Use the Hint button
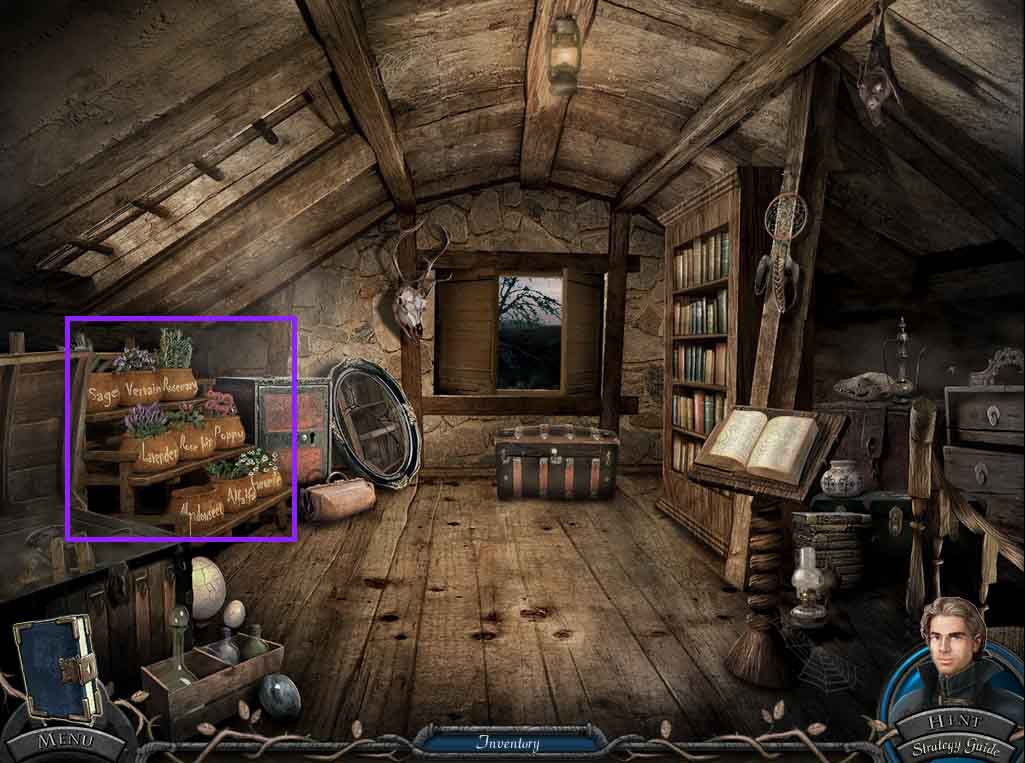 tap(953, 723)
